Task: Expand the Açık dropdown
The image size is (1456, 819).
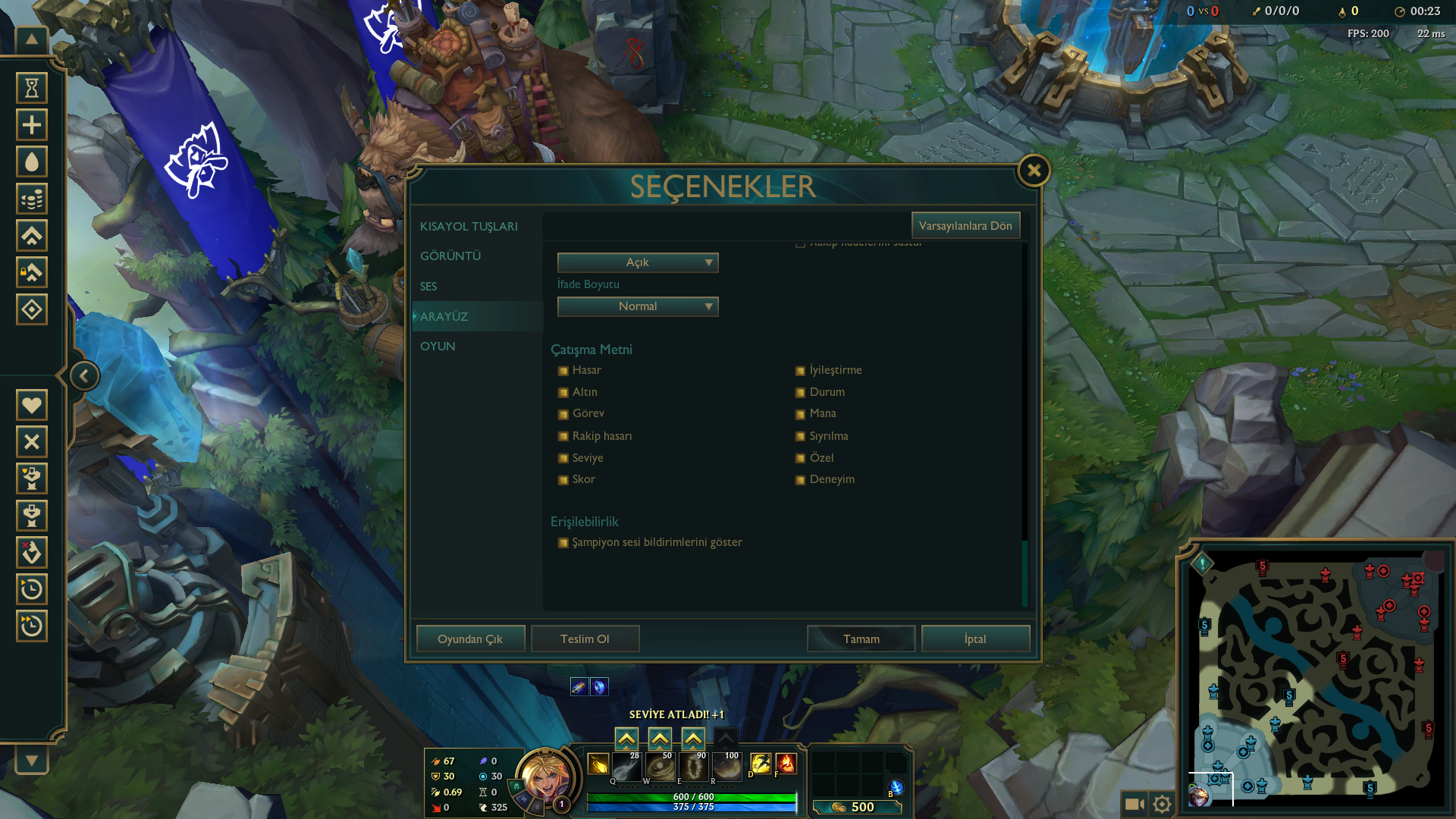Action: click(x=638, y=262)
